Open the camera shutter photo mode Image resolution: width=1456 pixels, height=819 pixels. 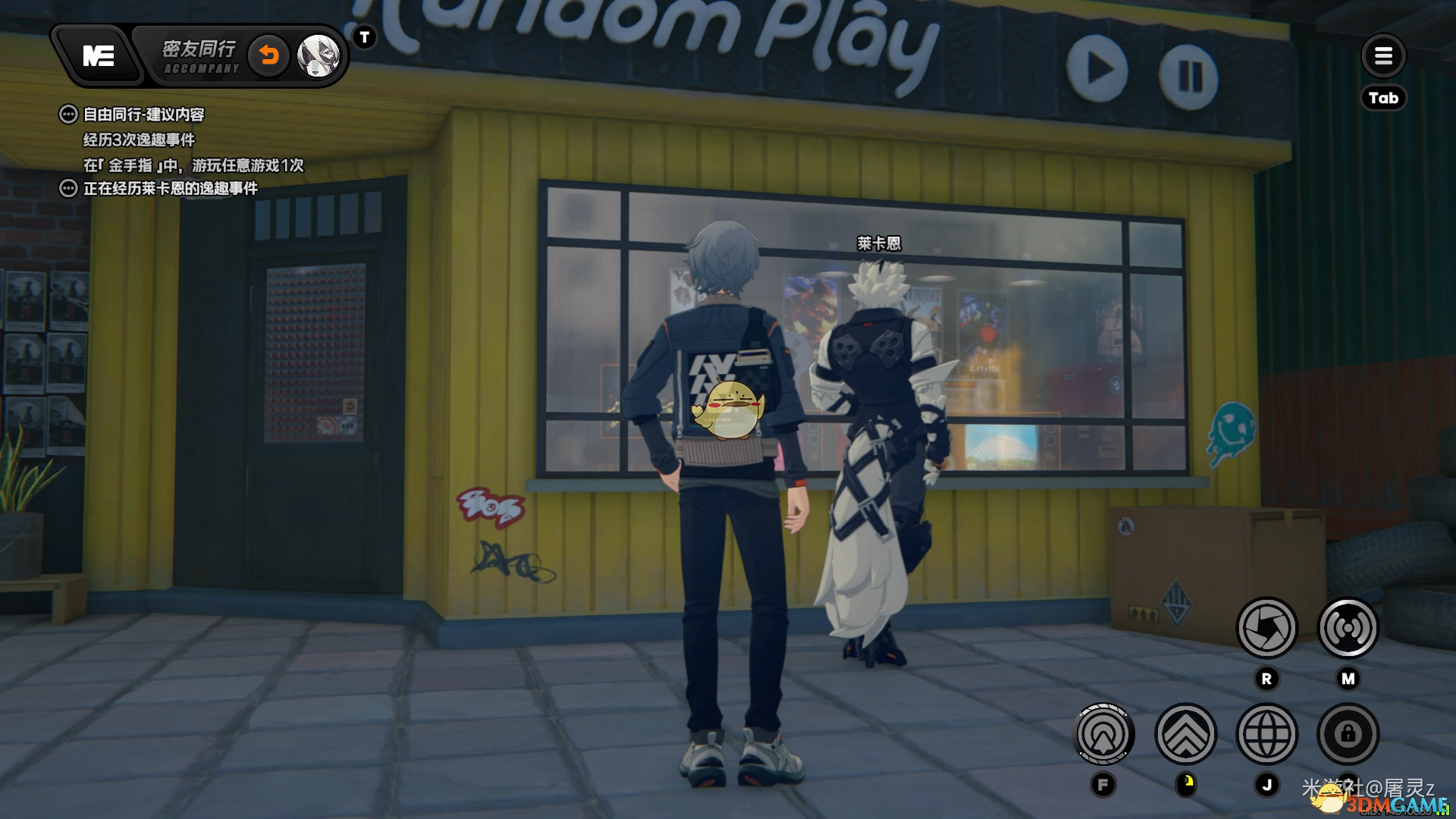(1266, 628)
